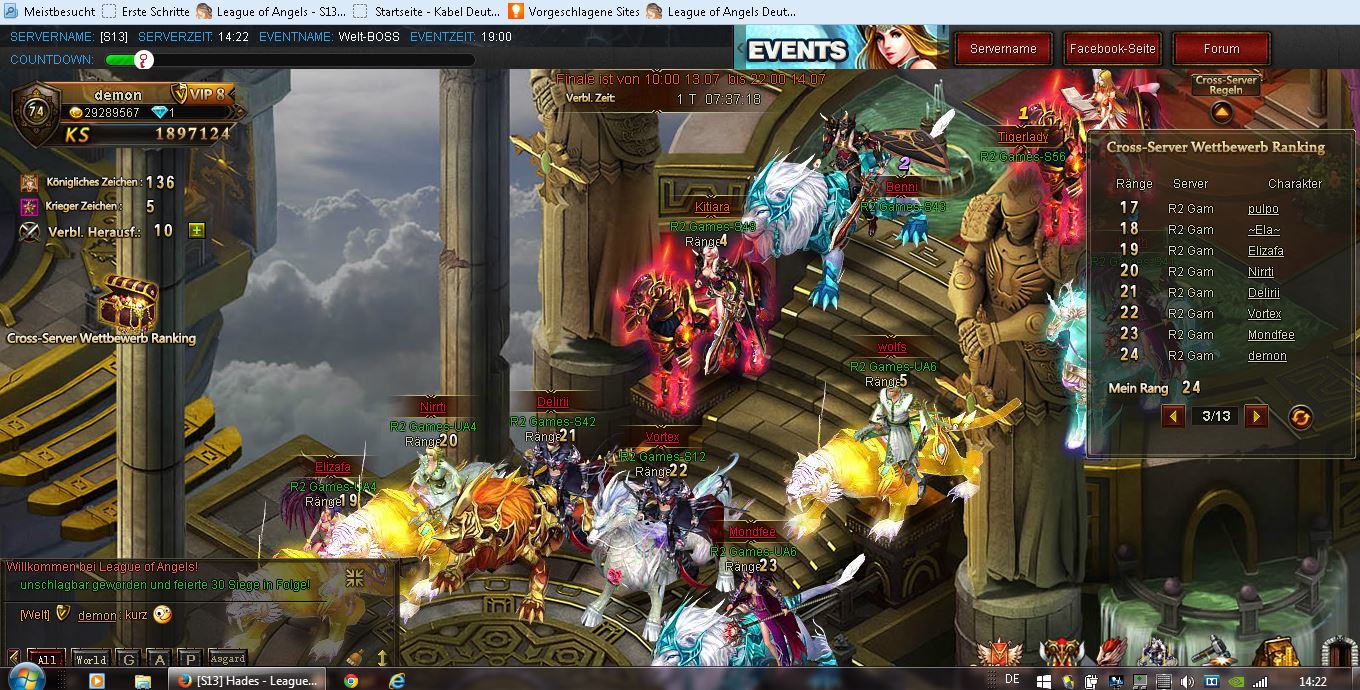Refresh the Cross-Server ranking list
1360x690 pixels.
tap(1300, 417)
